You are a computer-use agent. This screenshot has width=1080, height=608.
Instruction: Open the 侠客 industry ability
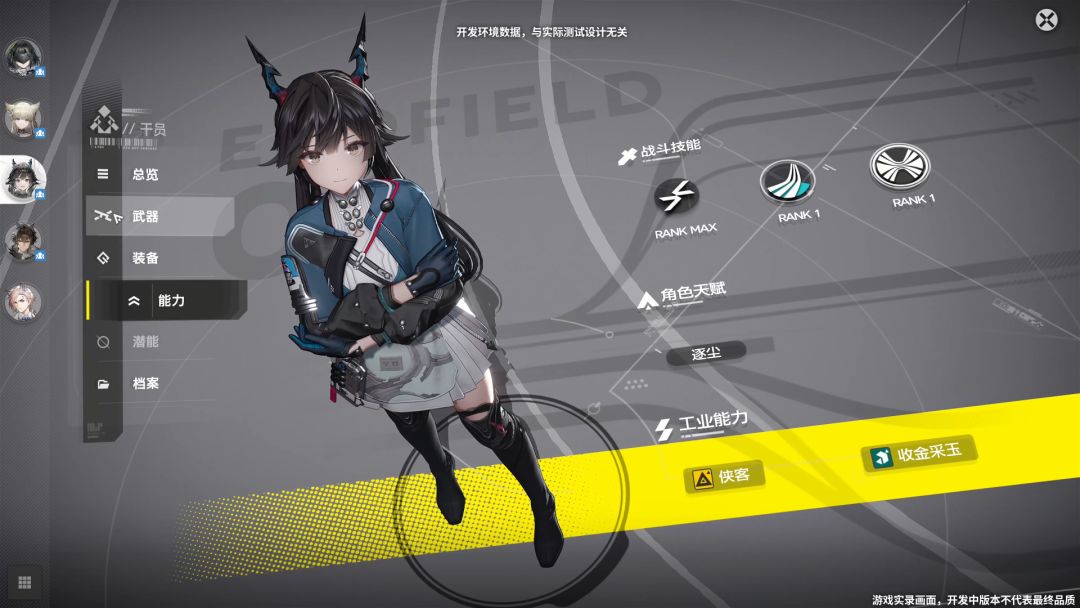(724, 477)
